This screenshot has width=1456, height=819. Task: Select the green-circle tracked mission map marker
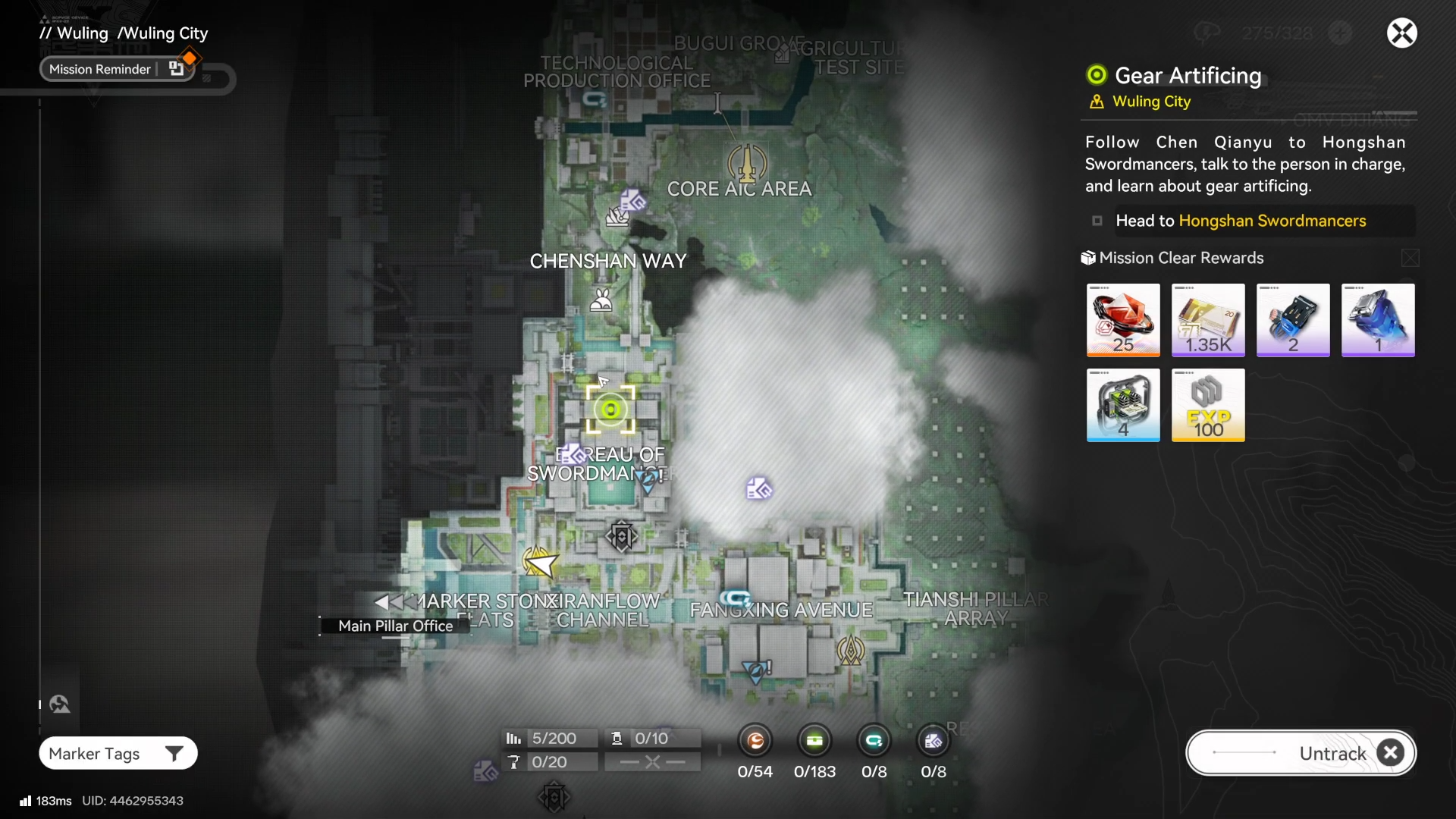[x=610, y=410]
